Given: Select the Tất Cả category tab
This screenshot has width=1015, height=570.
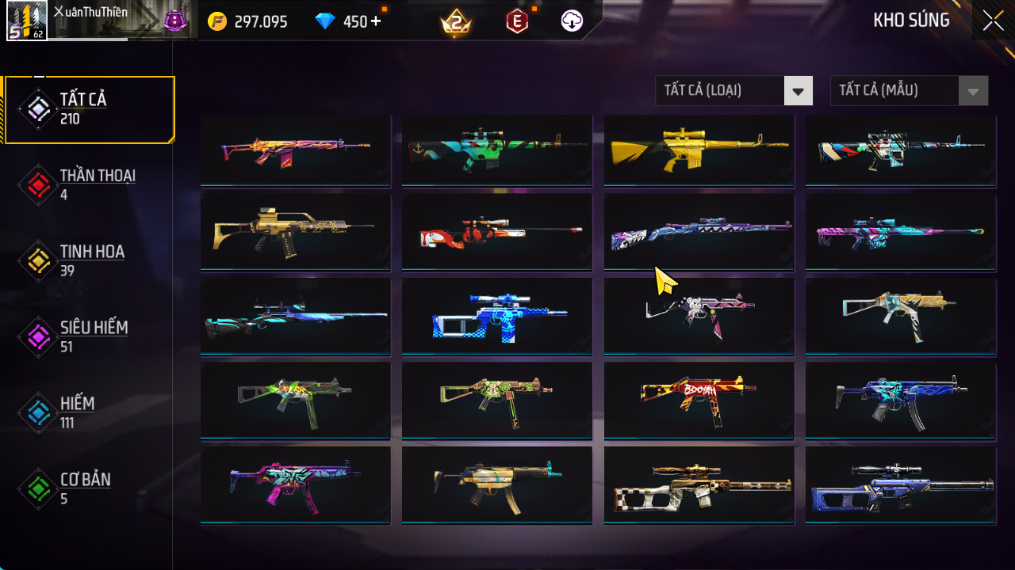Looking at the screenshot, I should [89, 109].
